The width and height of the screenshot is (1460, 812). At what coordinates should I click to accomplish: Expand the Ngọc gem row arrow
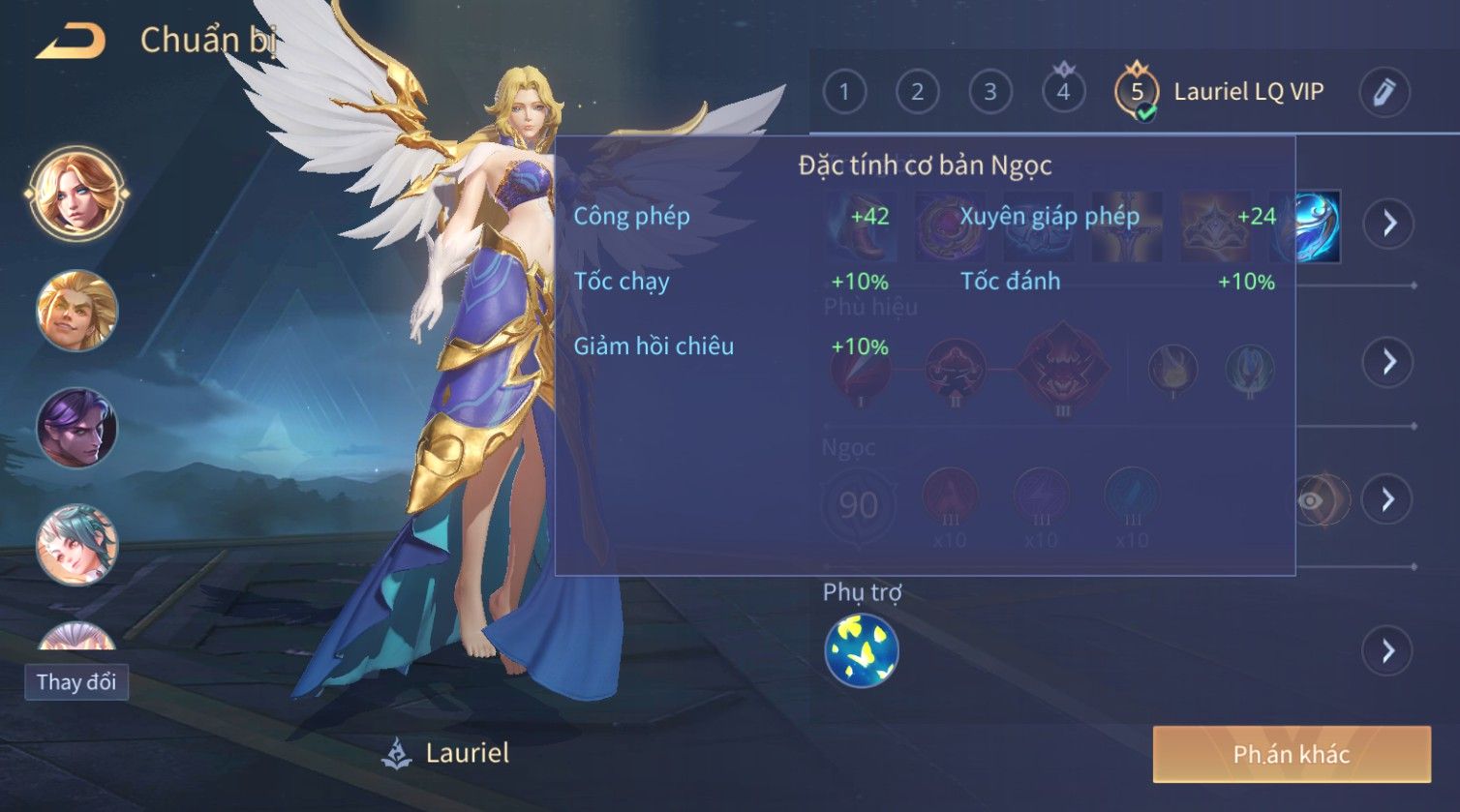point(1388,499)
